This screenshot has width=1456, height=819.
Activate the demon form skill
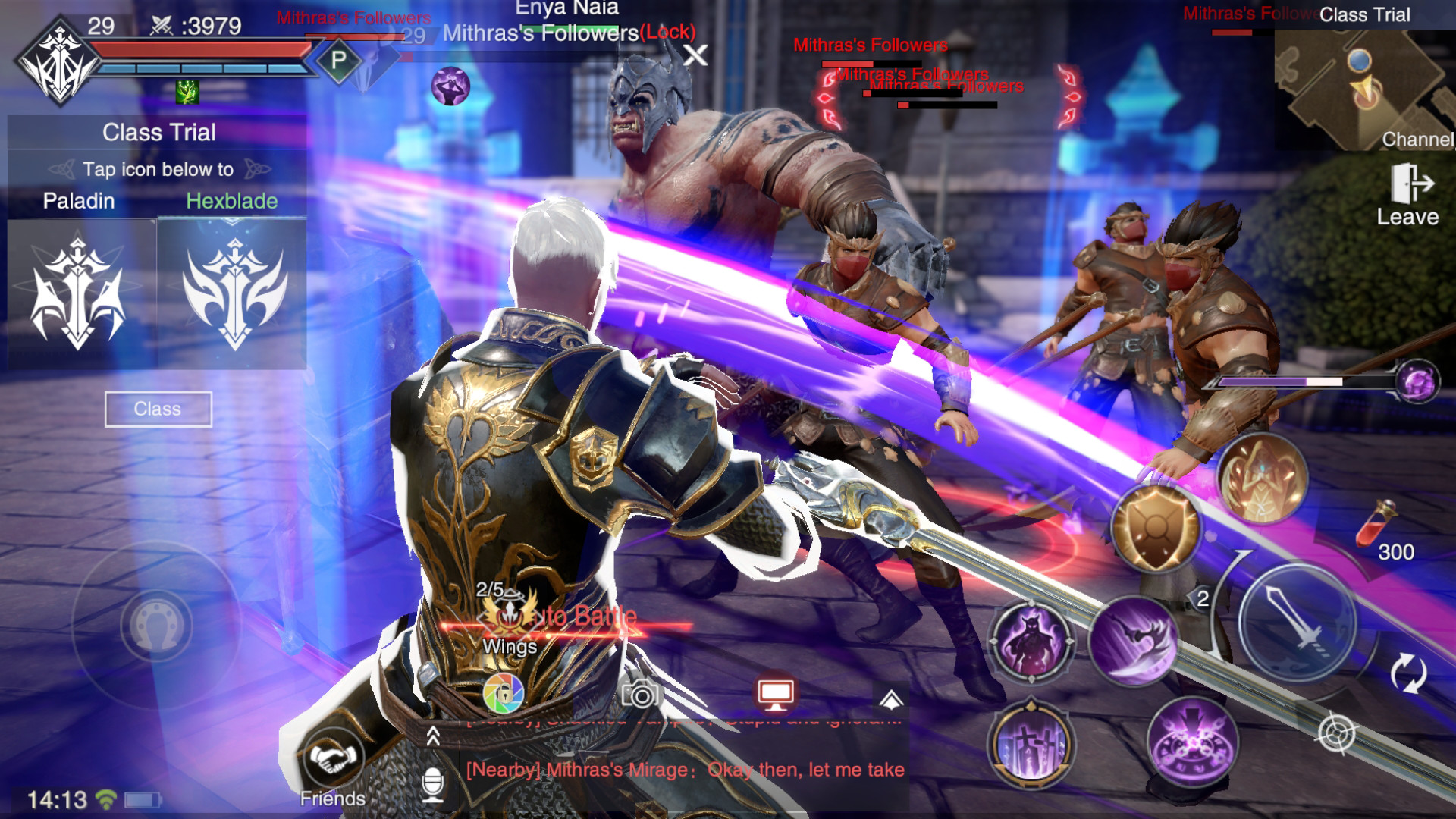pyautogui.click(x=1031, y=641)
